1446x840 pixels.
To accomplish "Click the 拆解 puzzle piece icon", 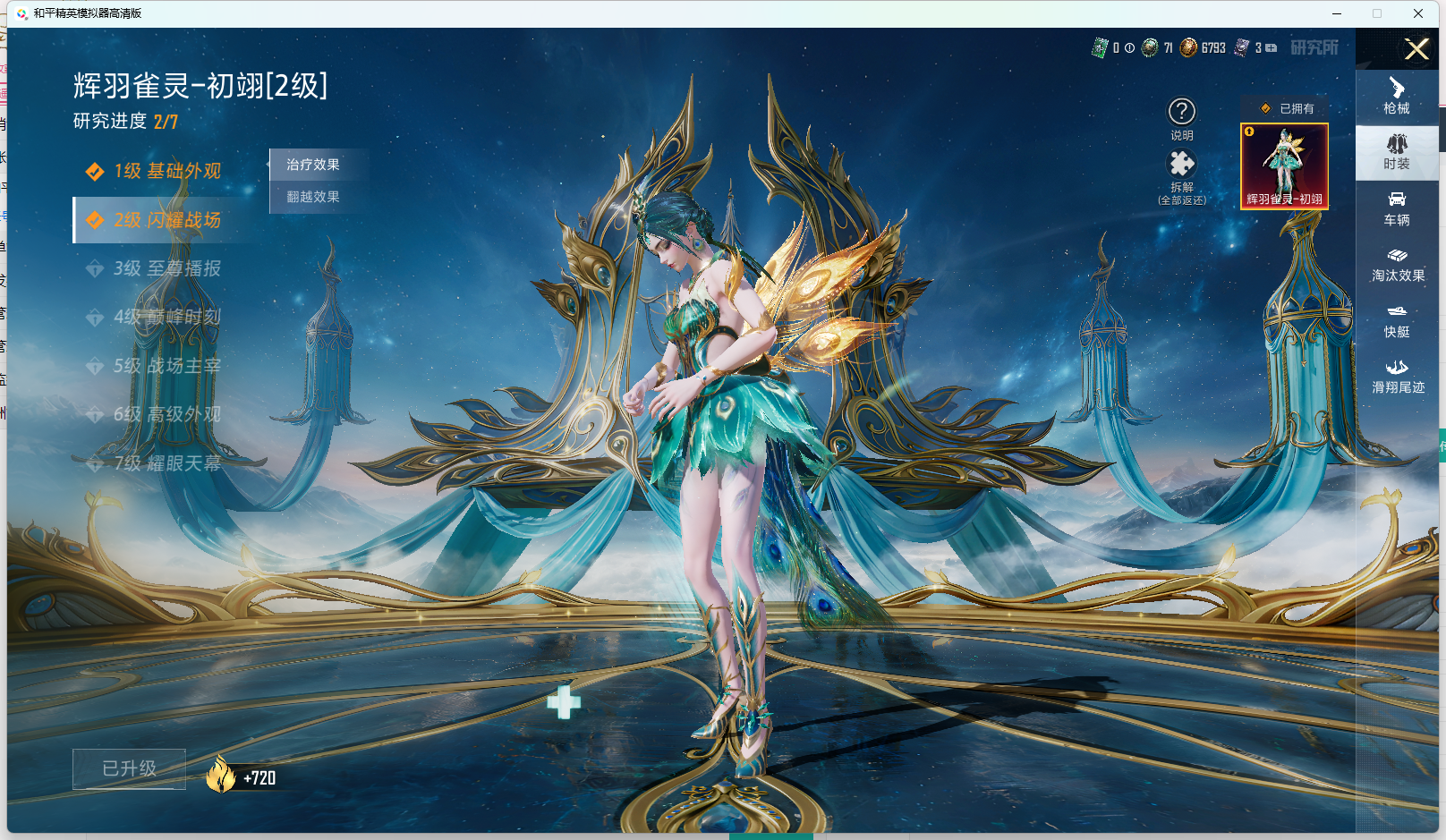I will pos(1182,165).
